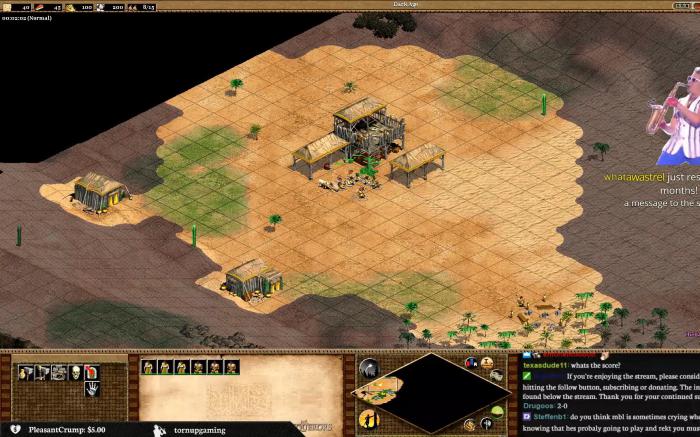Click the dark round button left of minimap top
This screenshot has width=700, height=437.
point(368,370)
